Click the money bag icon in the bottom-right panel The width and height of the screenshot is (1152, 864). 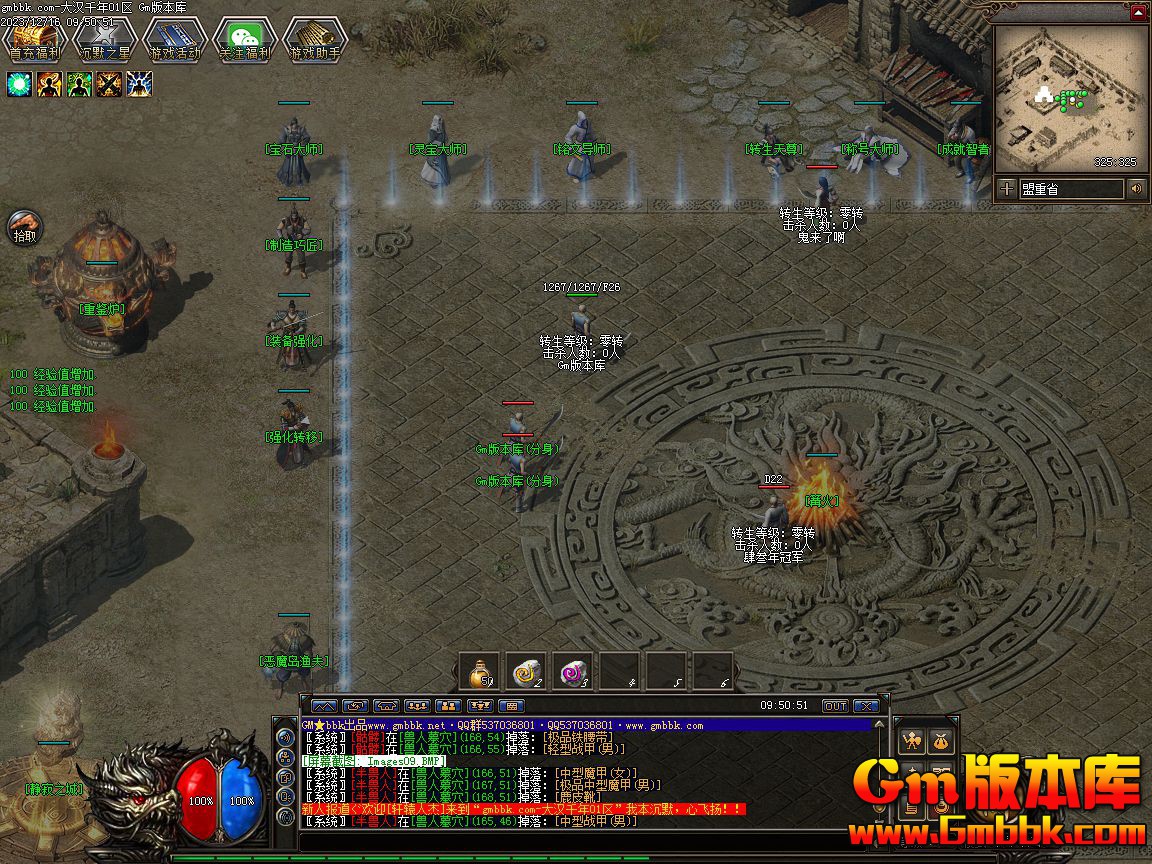(x=941, y=741)
